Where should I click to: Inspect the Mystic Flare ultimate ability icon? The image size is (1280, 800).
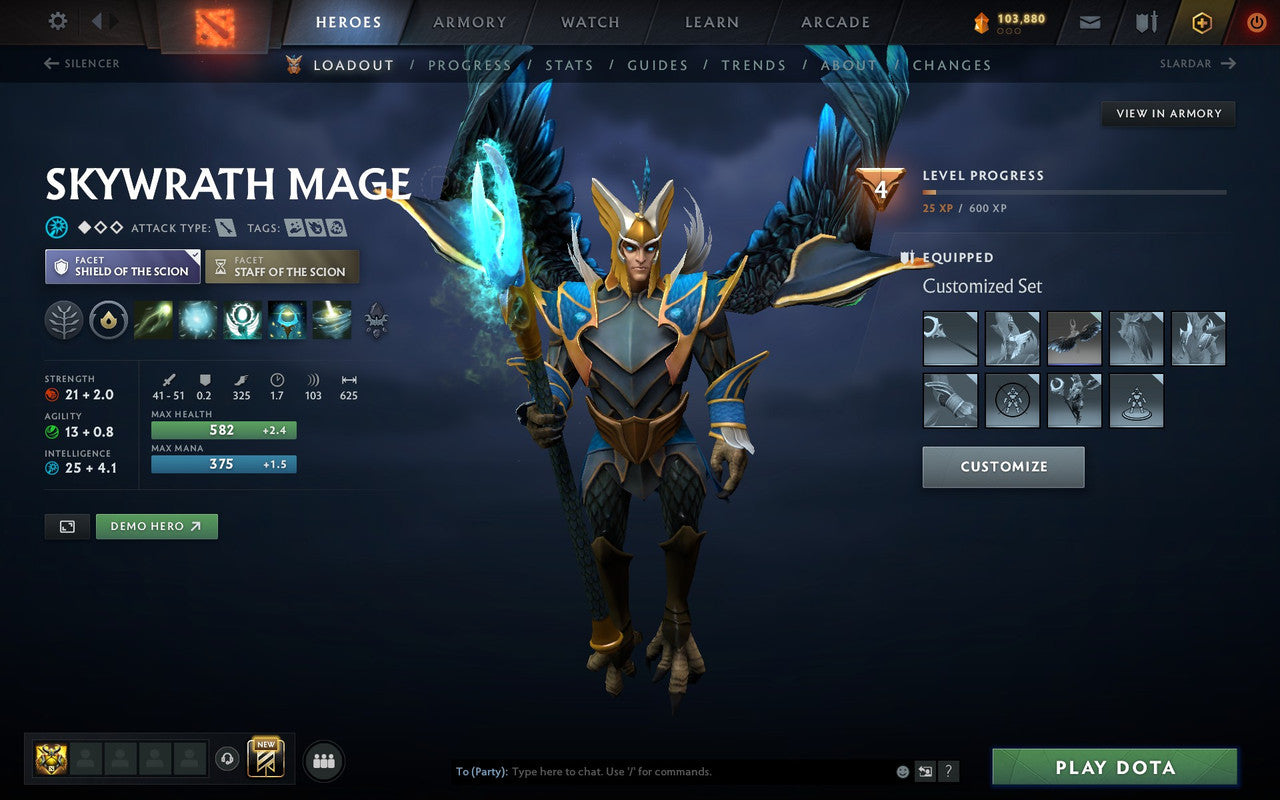click(331, 320)
